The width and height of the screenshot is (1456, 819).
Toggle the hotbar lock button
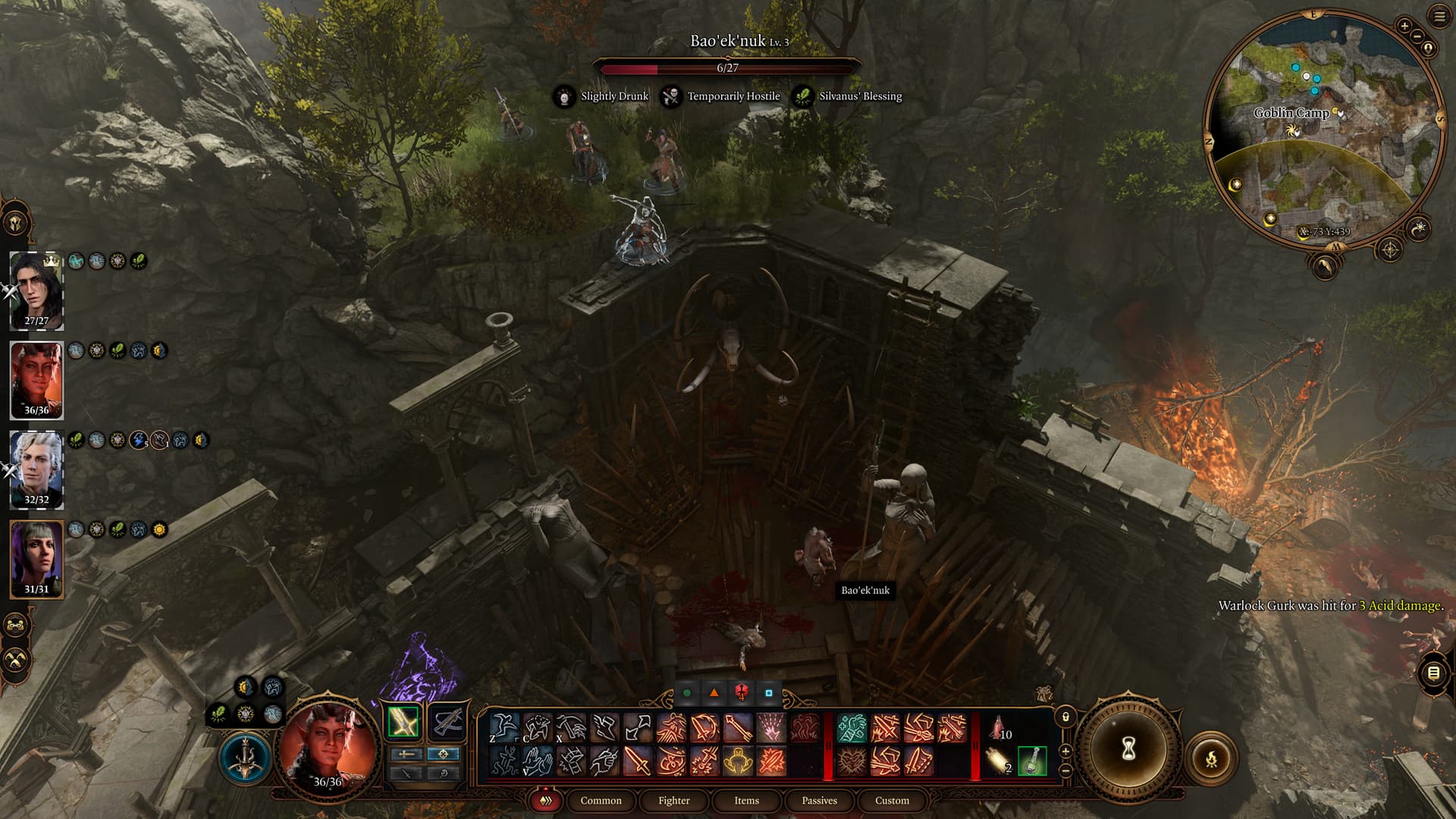[x=1065, y=717]
